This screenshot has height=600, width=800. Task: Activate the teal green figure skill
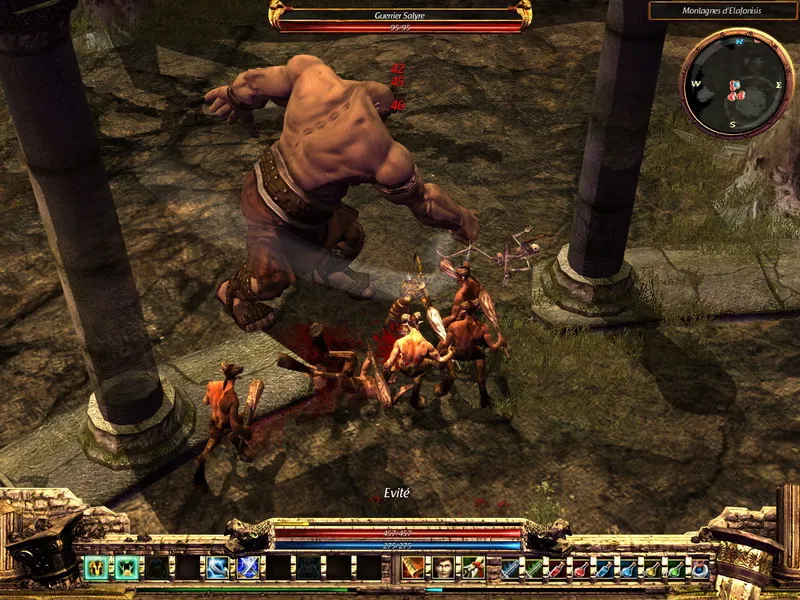click(x=126, y=568)
